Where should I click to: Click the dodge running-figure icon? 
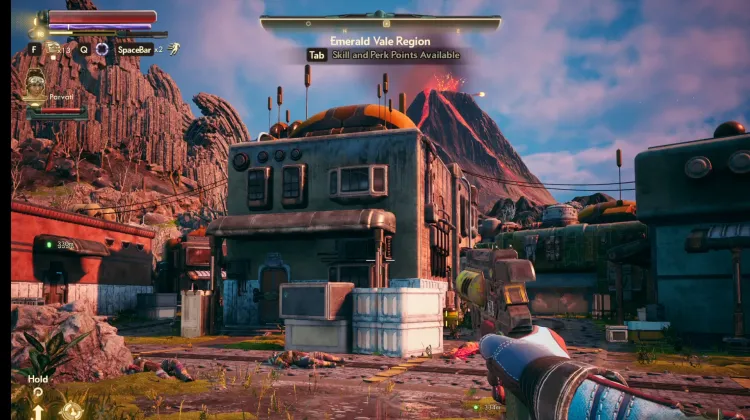[x=174, y=48]
